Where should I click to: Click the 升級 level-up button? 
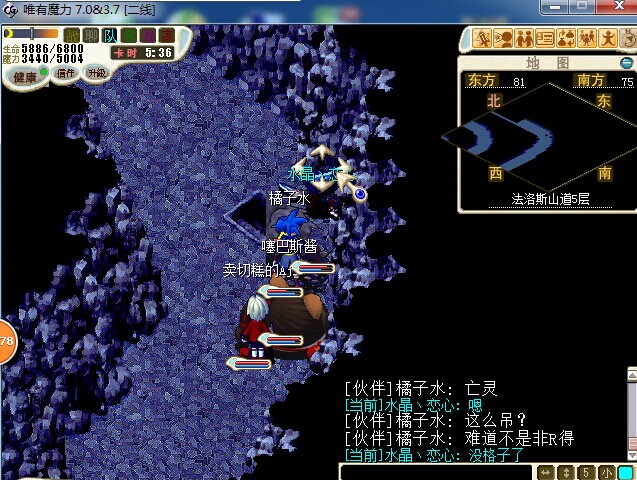tap(96, 72)
